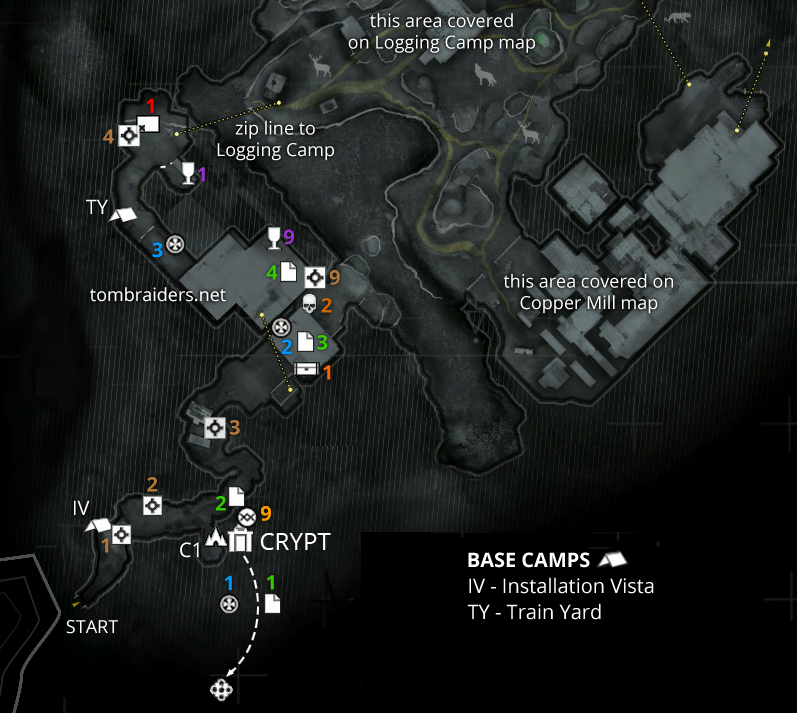The width and height of the screenshot is (797, 713).
Task: Click the document marker labeled green 1
Action: (x=272, y=603)
